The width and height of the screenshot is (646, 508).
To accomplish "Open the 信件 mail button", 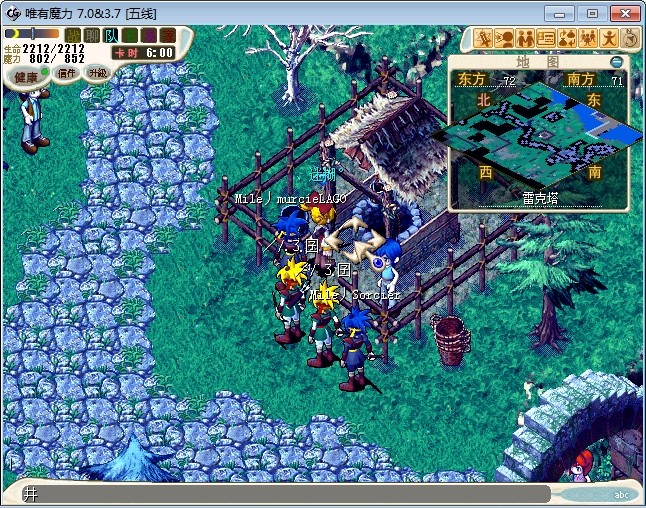I will tap(67, 73).
